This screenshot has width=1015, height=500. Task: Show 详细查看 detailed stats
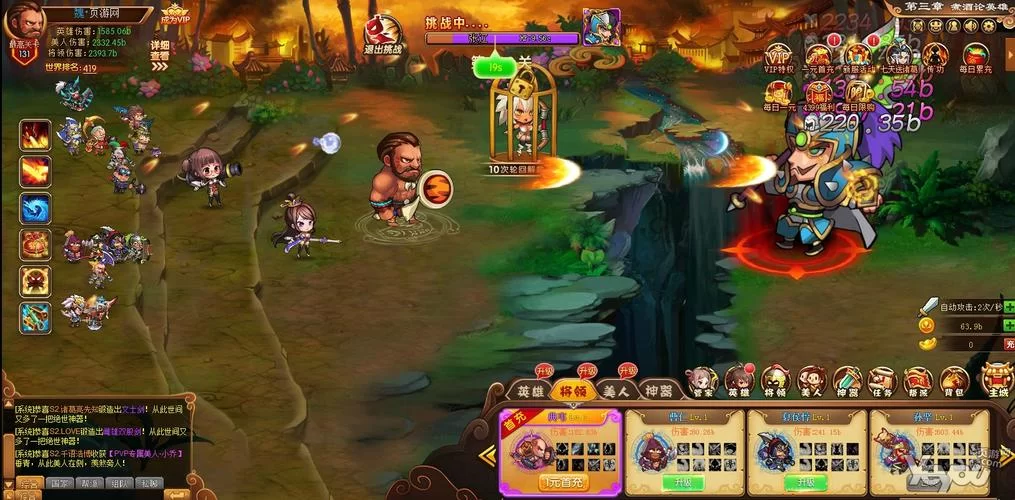(160, 51)
